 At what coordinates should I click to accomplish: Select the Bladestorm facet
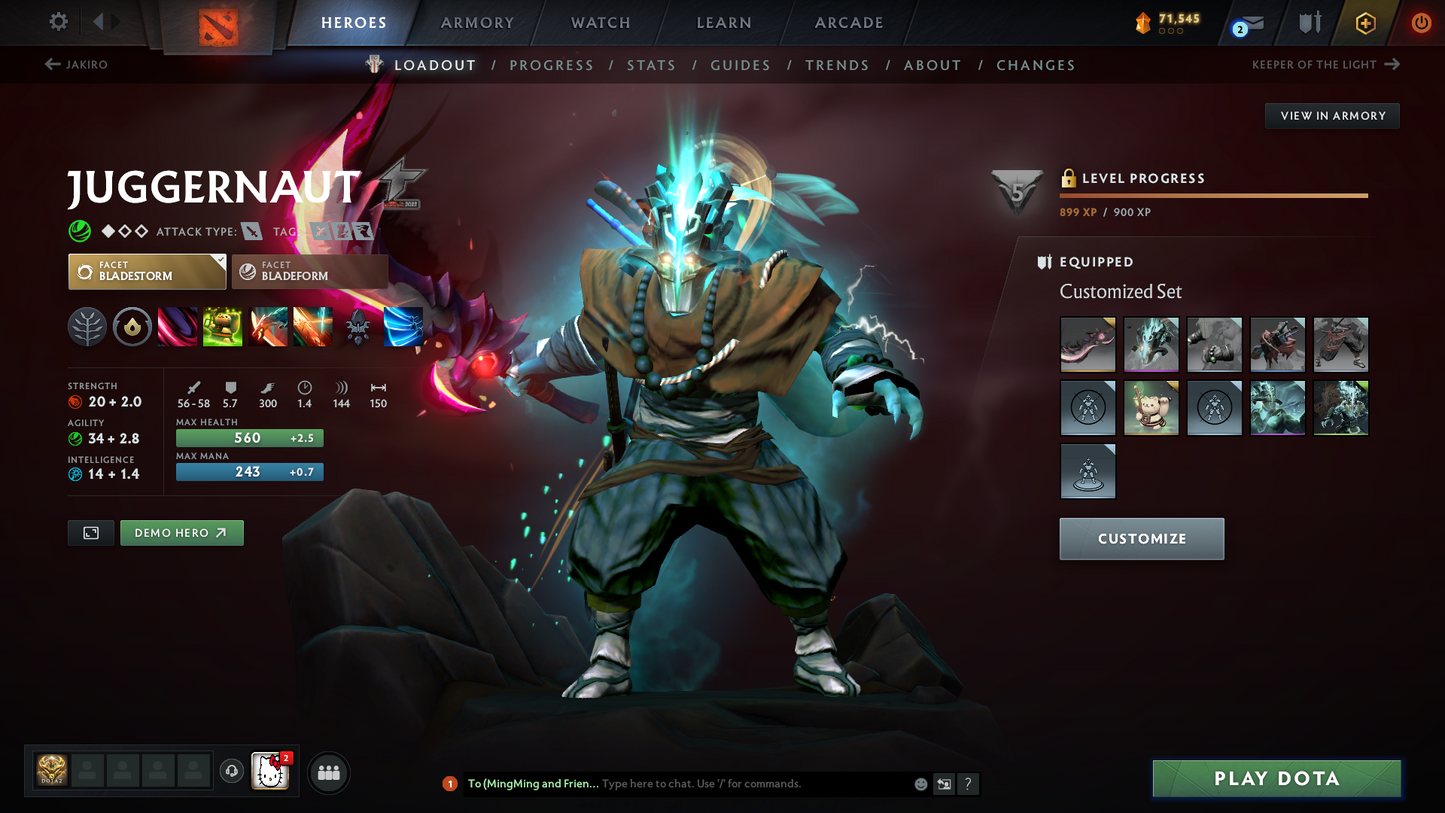[x=146, y=271]
